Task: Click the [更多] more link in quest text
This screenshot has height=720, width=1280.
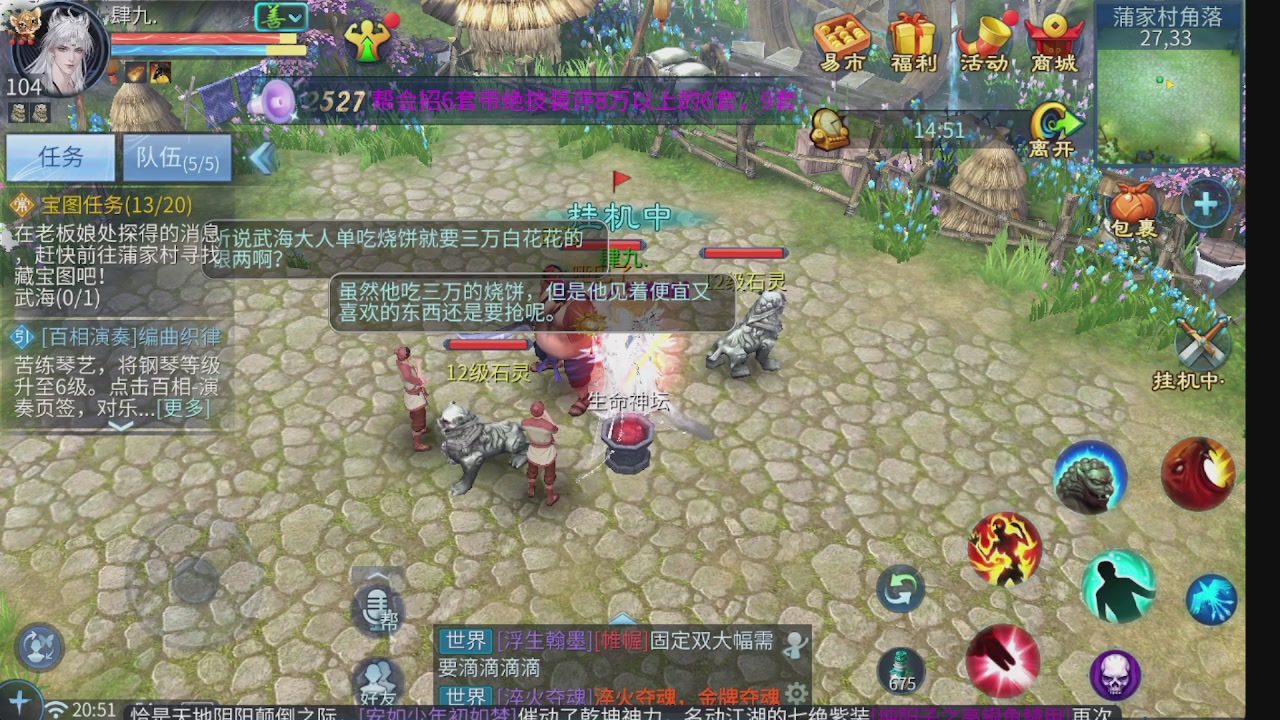Action: pos(184,408)
